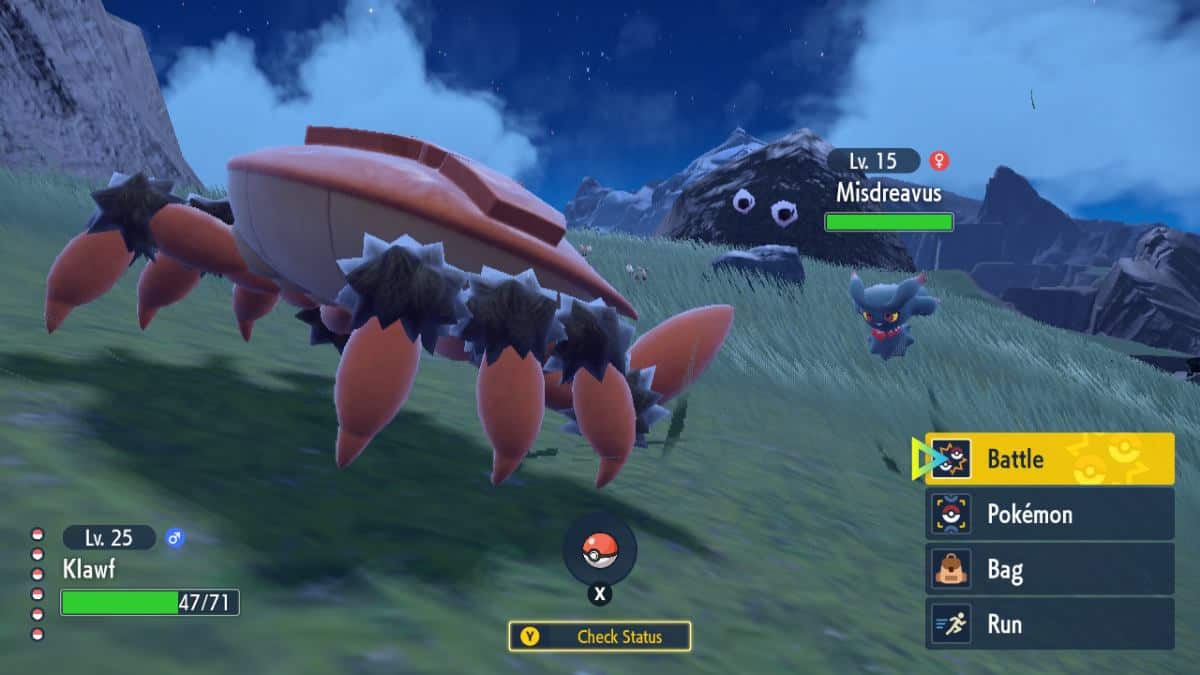Click the Poké Ball throw icon

(599, 550)
